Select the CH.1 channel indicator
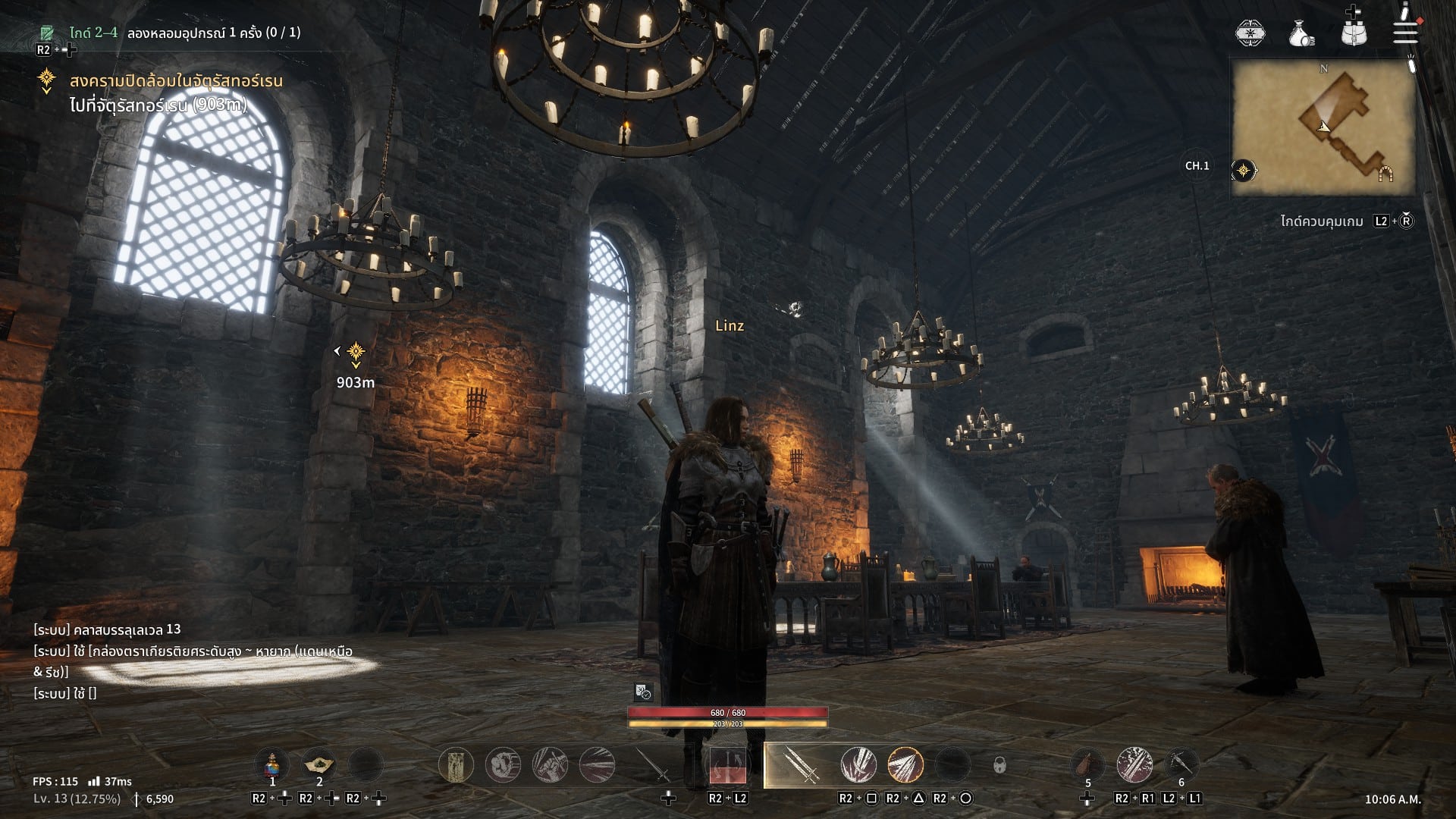This screenshot has height=819, width=1456. (x=1197, y=166)
